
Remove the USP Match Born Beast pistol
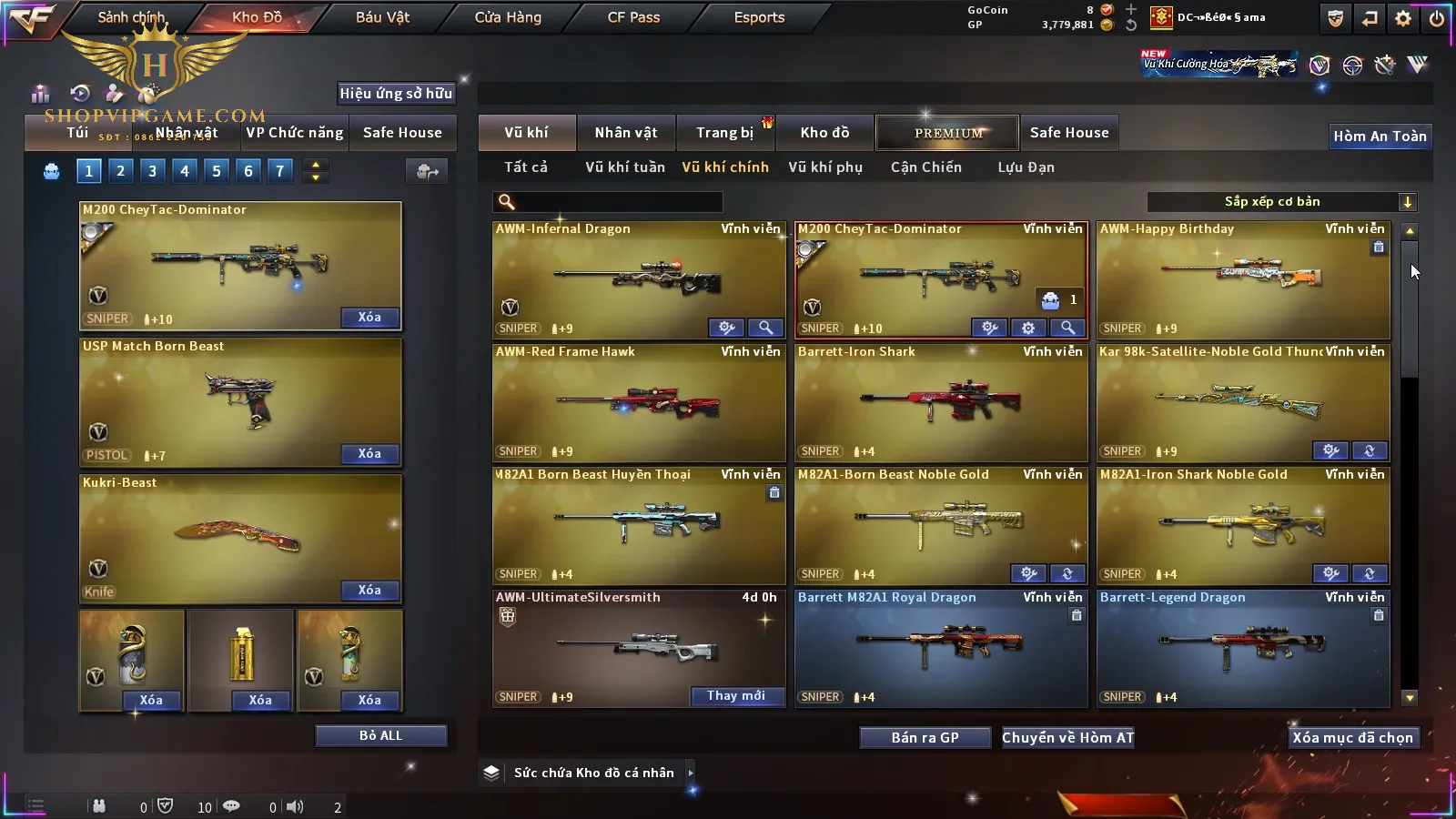pos(369,453)
